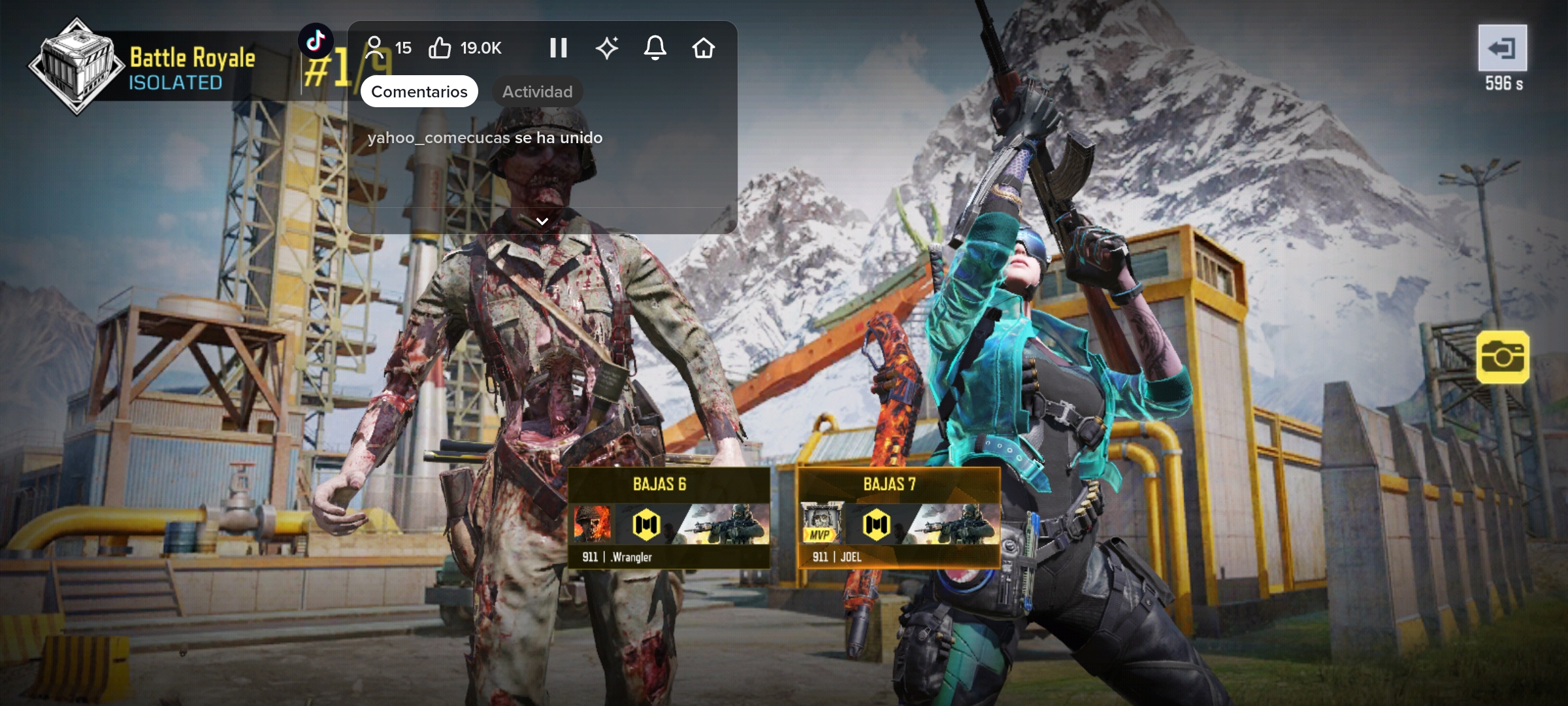Screen dimensions: 1568x706
Task: Exit the match results screen
Action: point(1502,48)
